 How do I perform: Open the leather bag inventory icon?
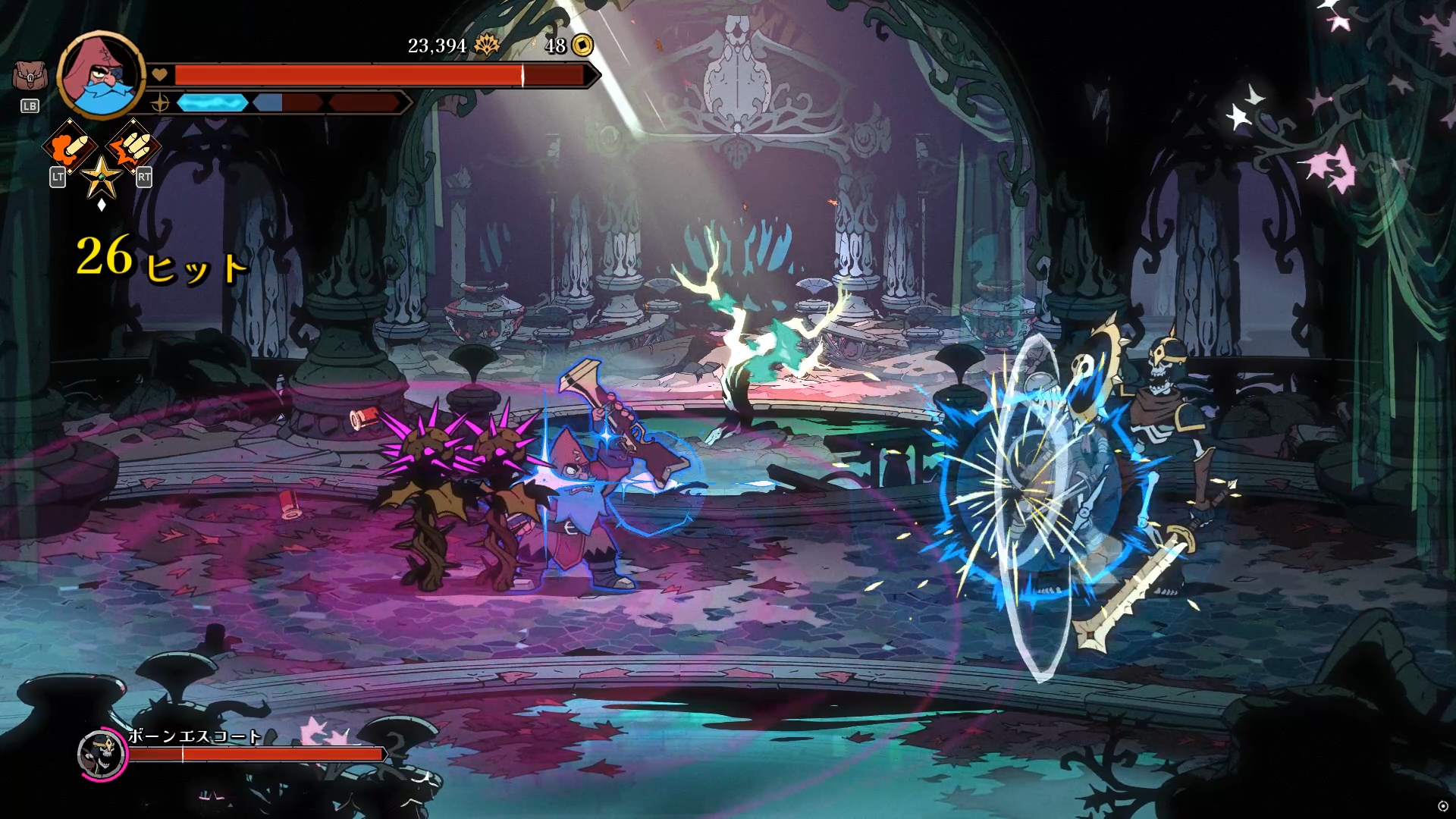coord(30,77)
